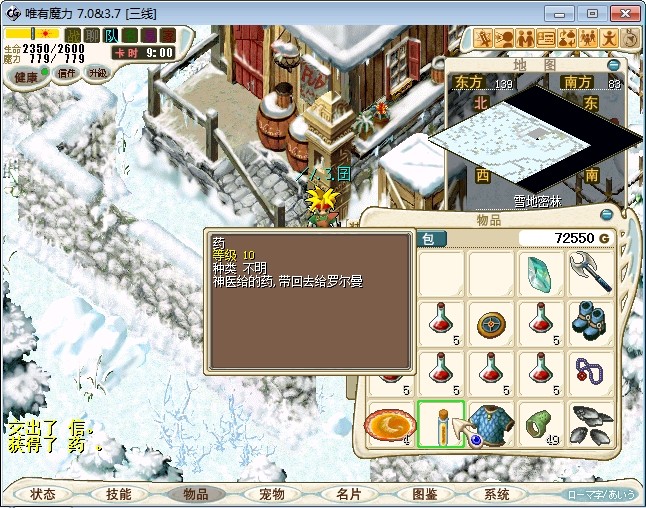646x508 pixels.
Task: Select the green crystal item
Action: [x=540, y=273]
